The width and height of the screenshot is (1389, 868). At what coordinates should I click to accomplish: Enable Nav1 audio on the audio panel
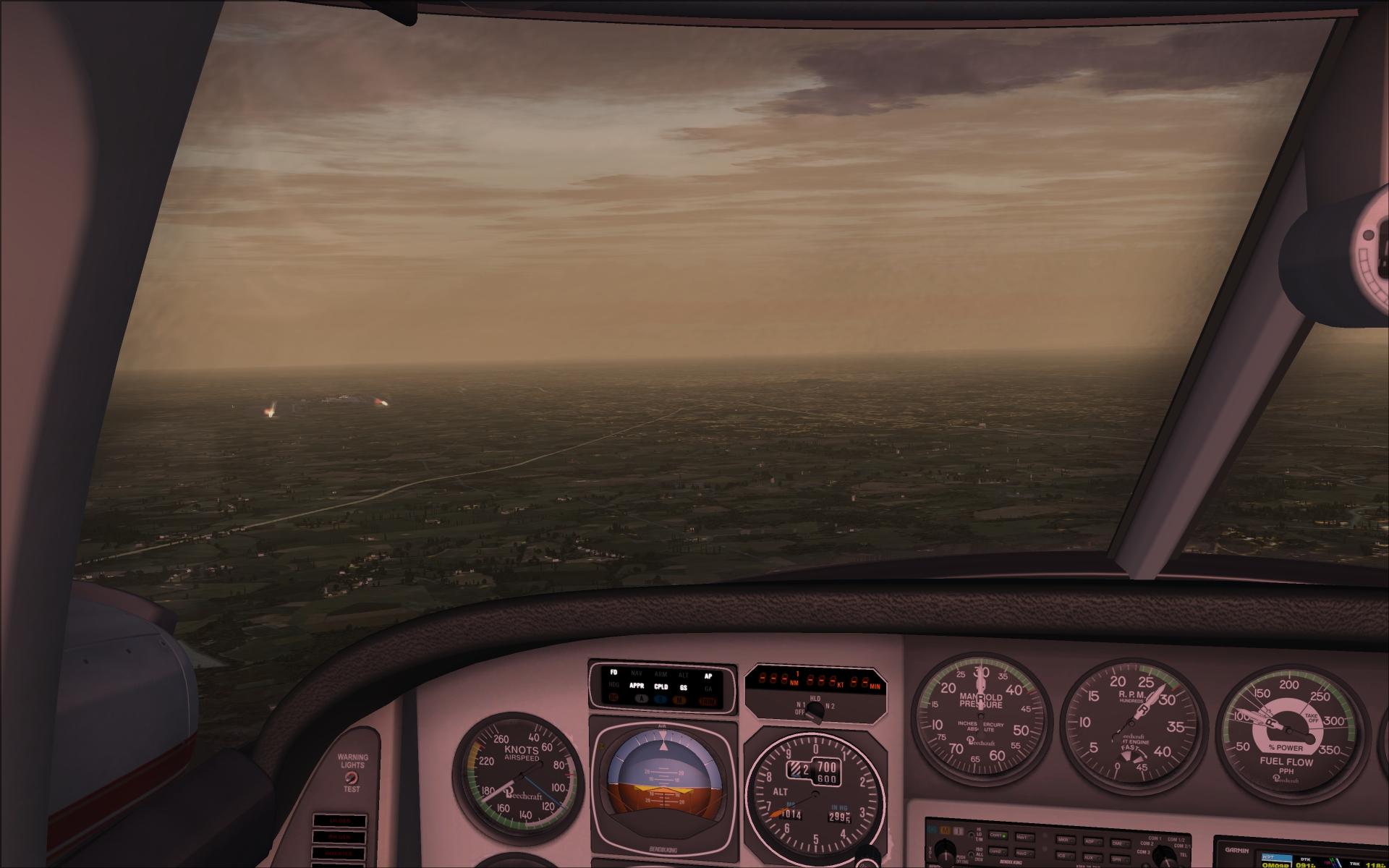click(1024, 837)
